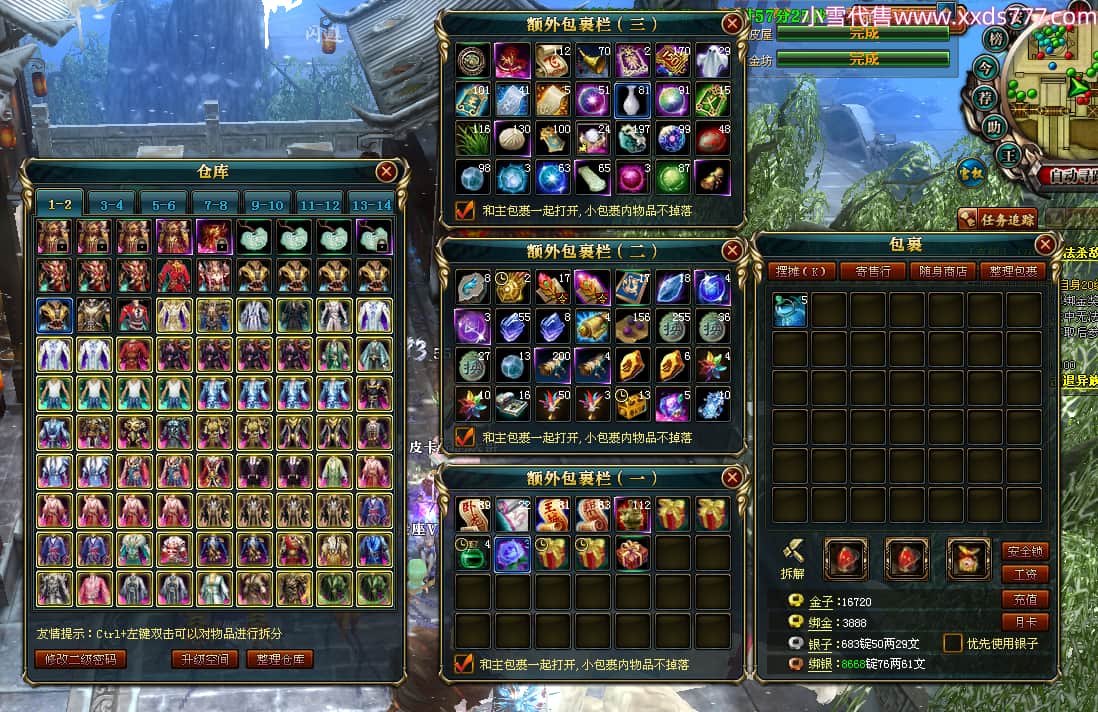Select the blue potion in the bag
1098x712 pixels.
[790, 310]
